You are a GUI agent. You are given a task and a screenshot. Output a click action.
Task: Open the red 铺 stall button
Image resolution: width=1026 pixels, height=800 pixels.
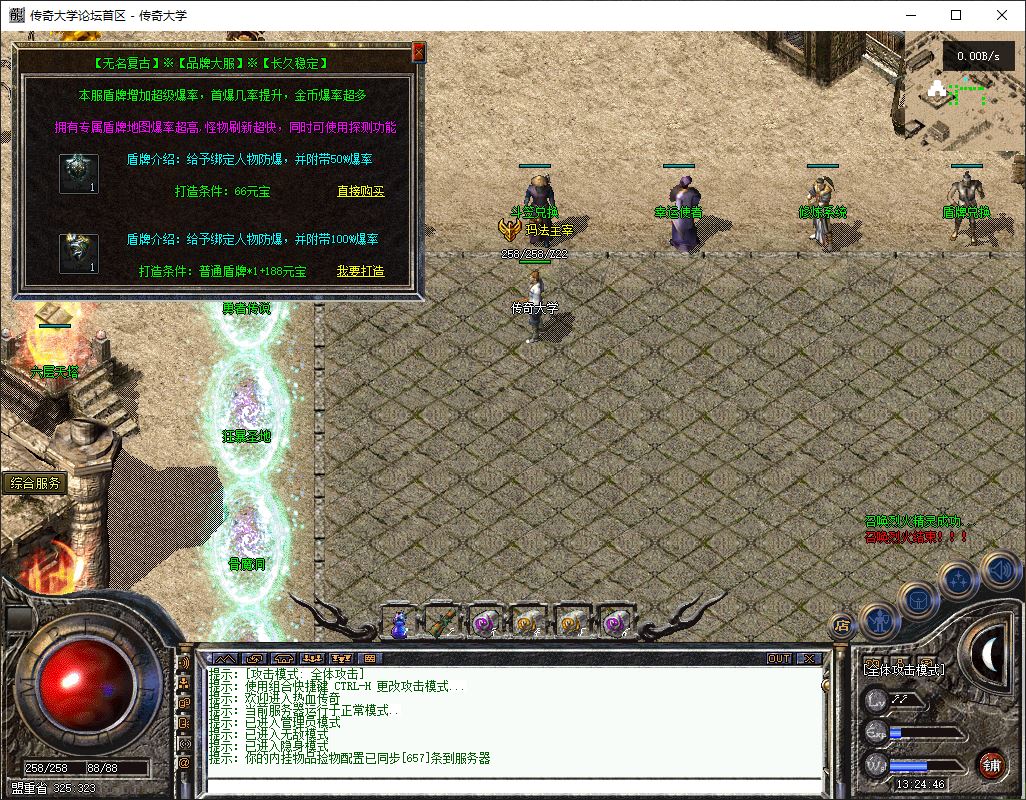(x=991, y=765)
